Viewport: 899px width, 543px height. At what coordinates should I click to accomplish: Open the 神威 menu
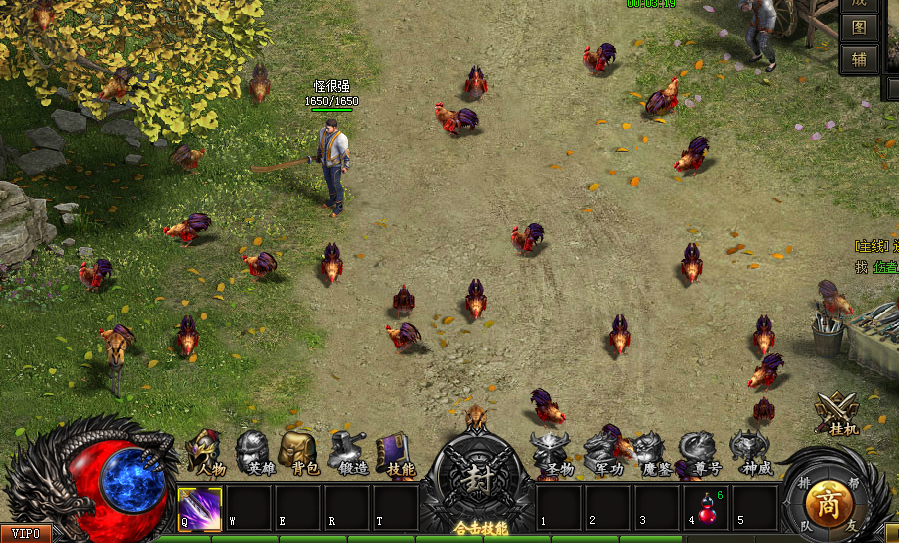(751, 452)
